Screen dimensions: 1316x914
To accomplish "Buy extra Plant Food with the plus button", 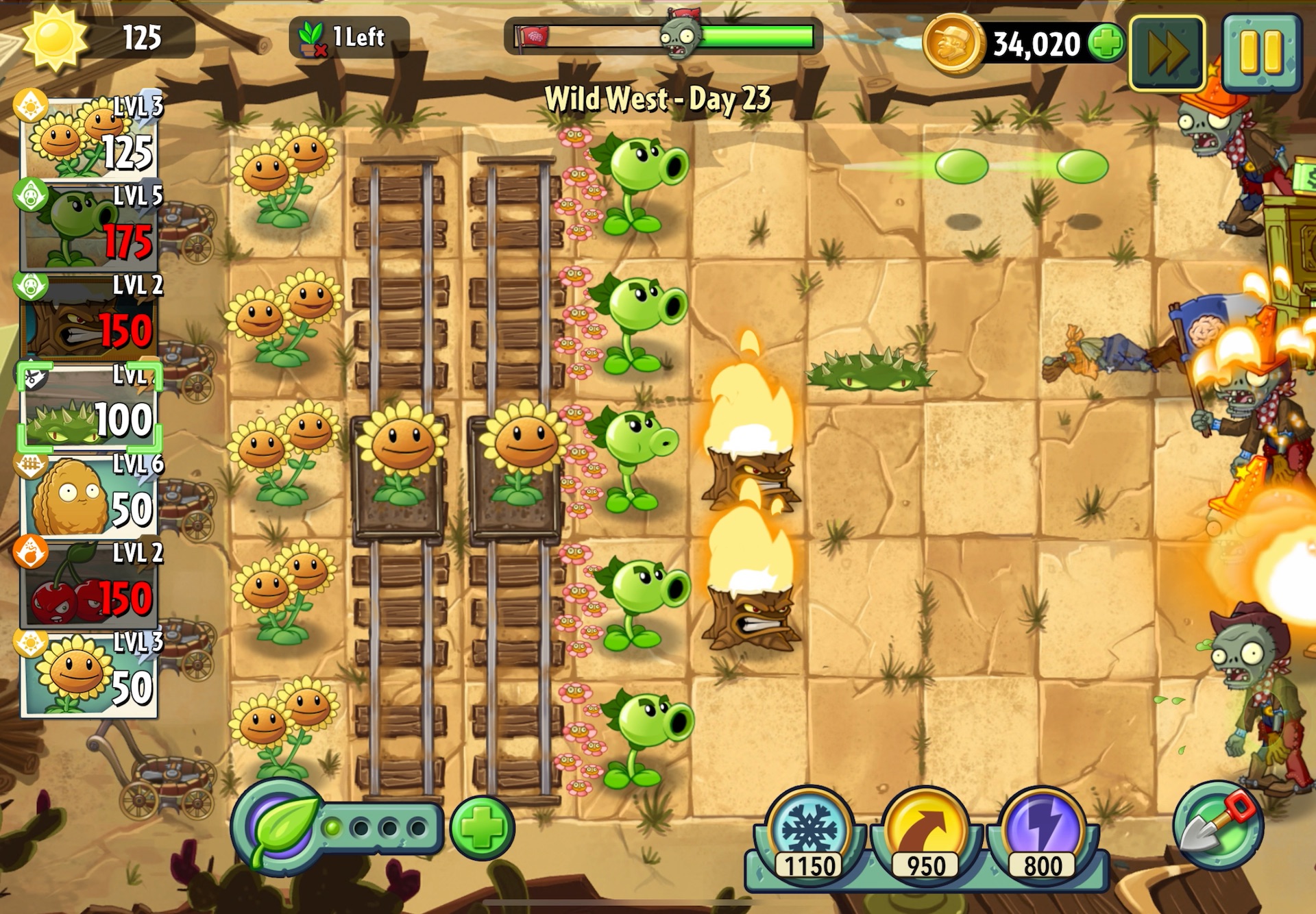I will [482, 828].
